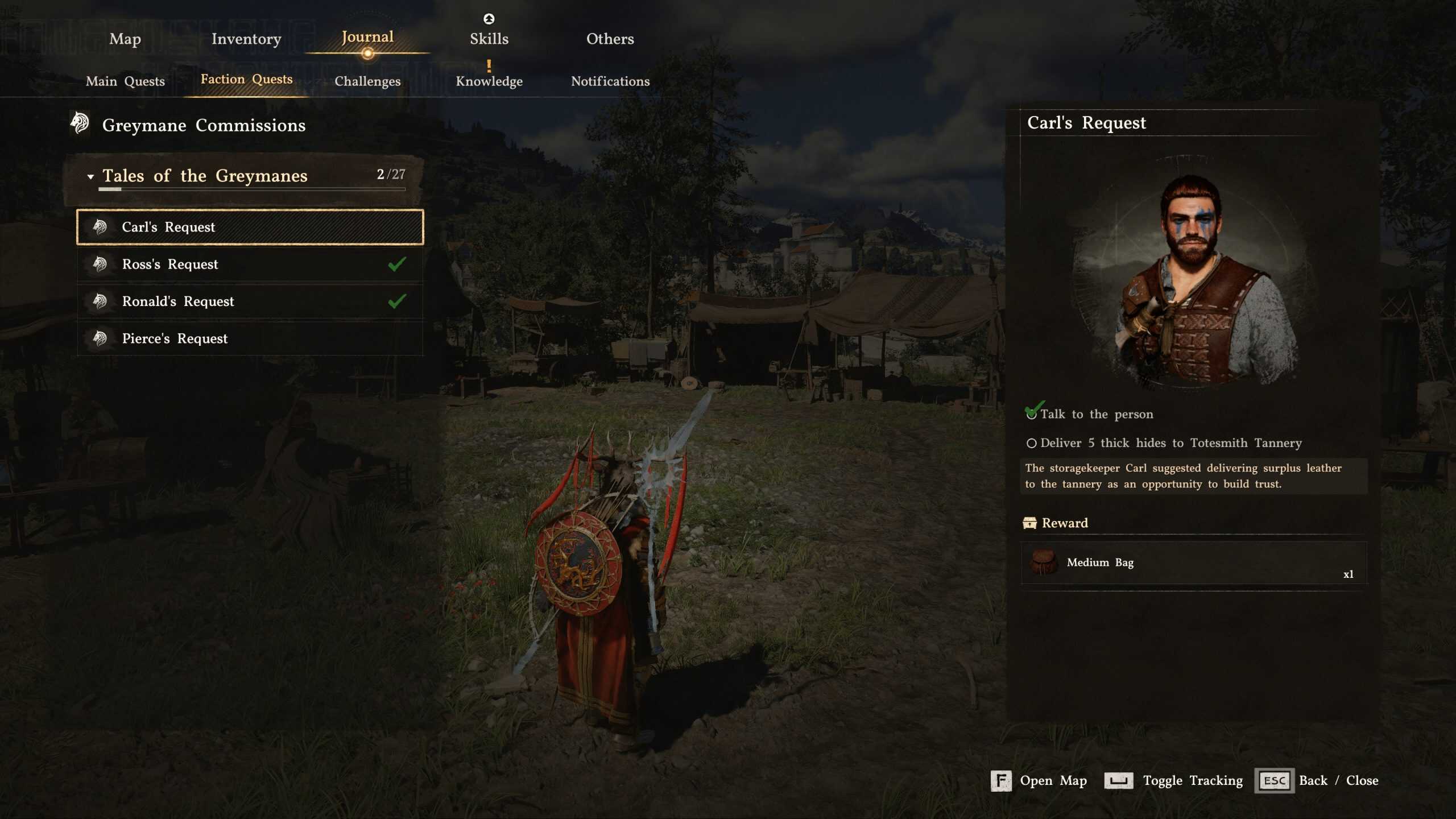This screenshot has width=1456, height=819.
Task: Open the Others tab
Action: point(610,39)
